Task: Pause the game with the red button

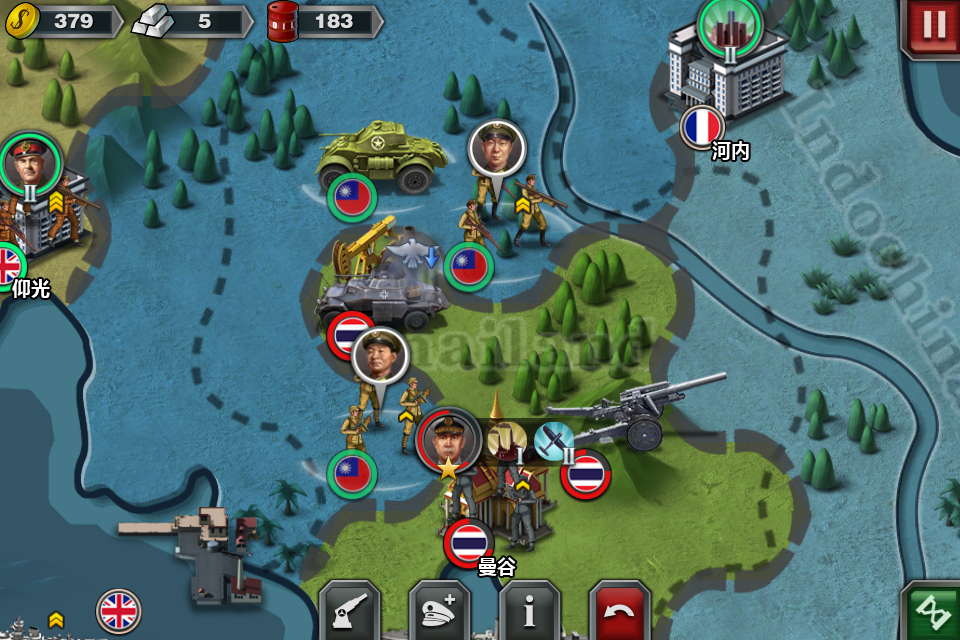Action: pos(932,26)
